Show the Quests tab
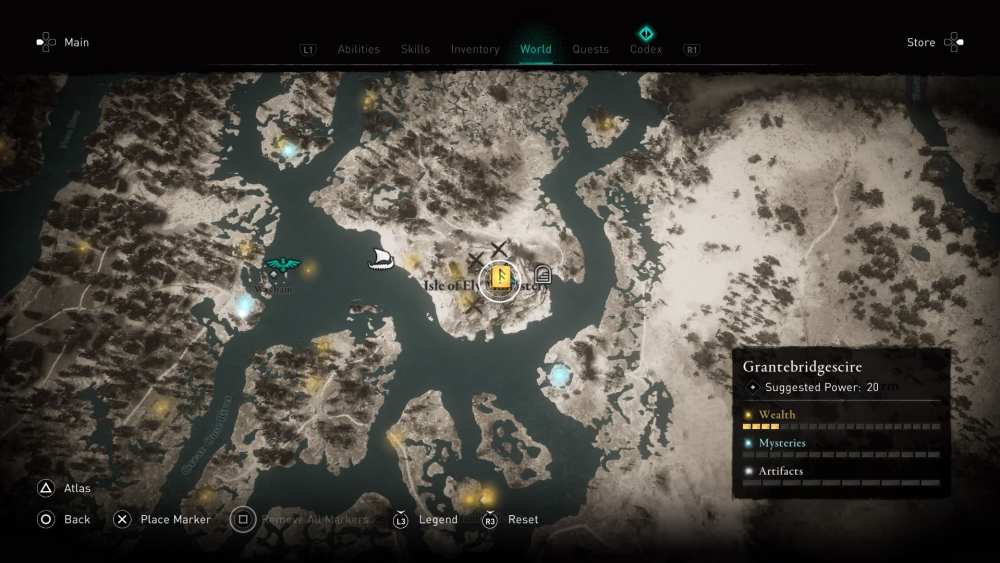1000x563 pixels. coord(590,49)
